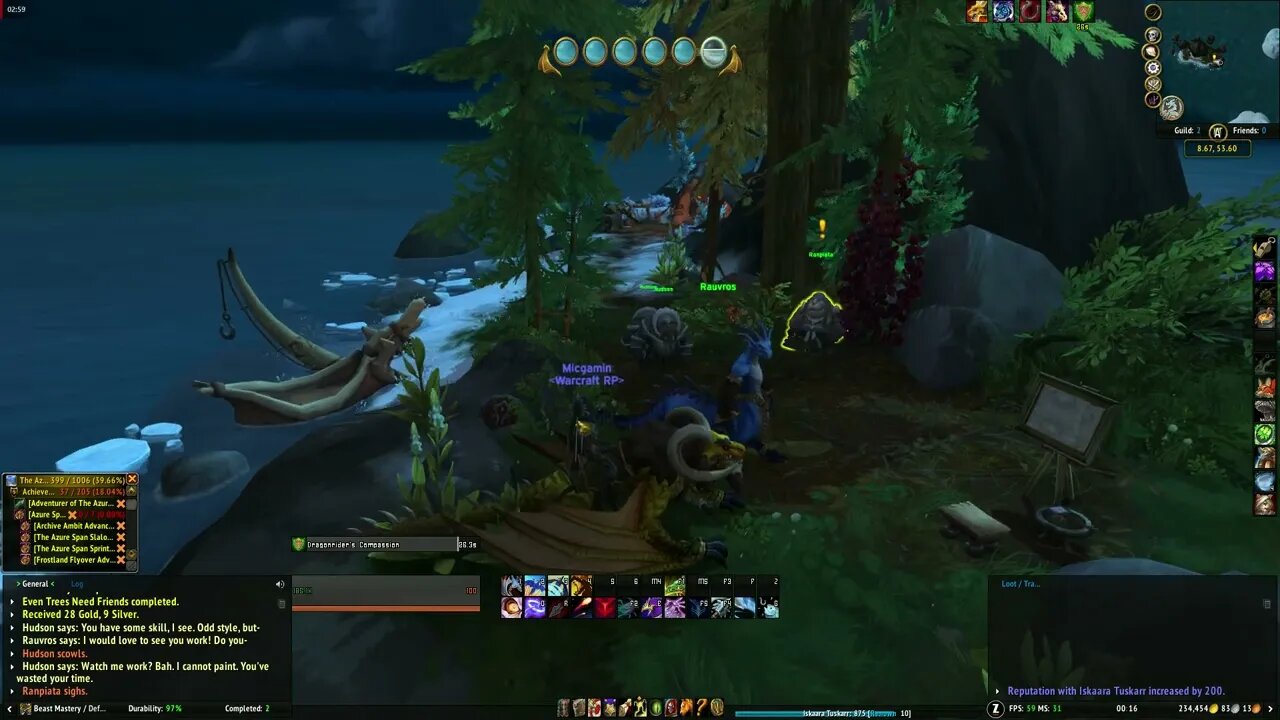Image resolution: width=1280 pixels, height=720 pixels.
Task: Open the question mark help micro-menu icon
Action: [700, 708]
